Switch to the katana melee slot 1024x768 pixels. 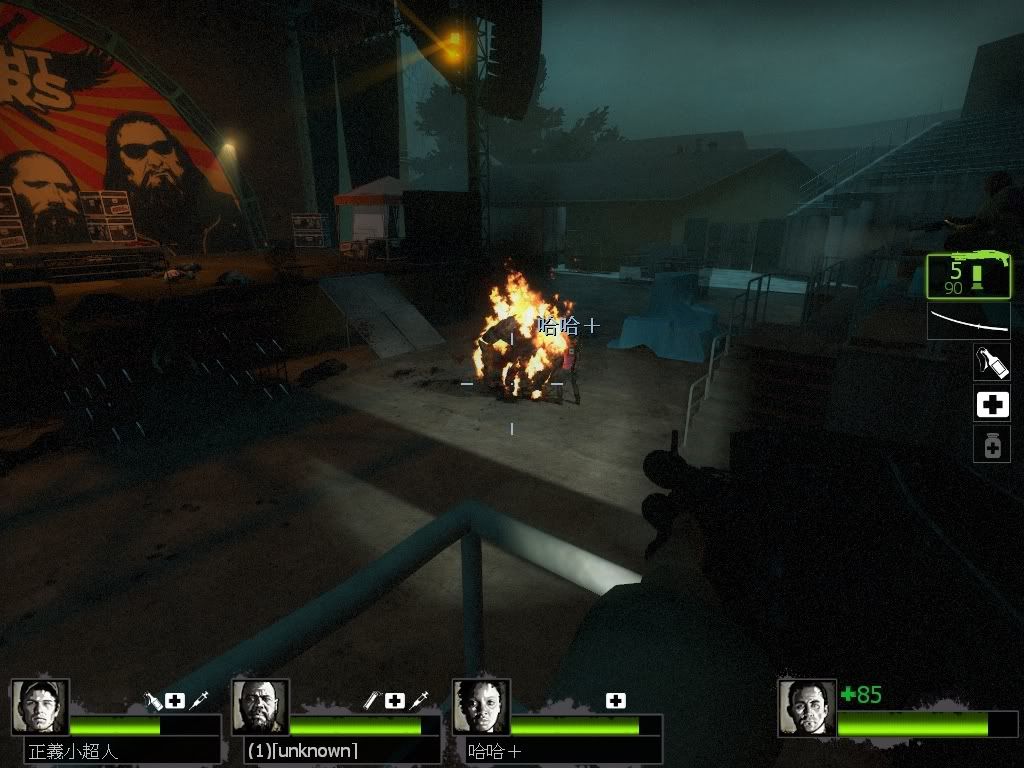(x=968, y=322)
